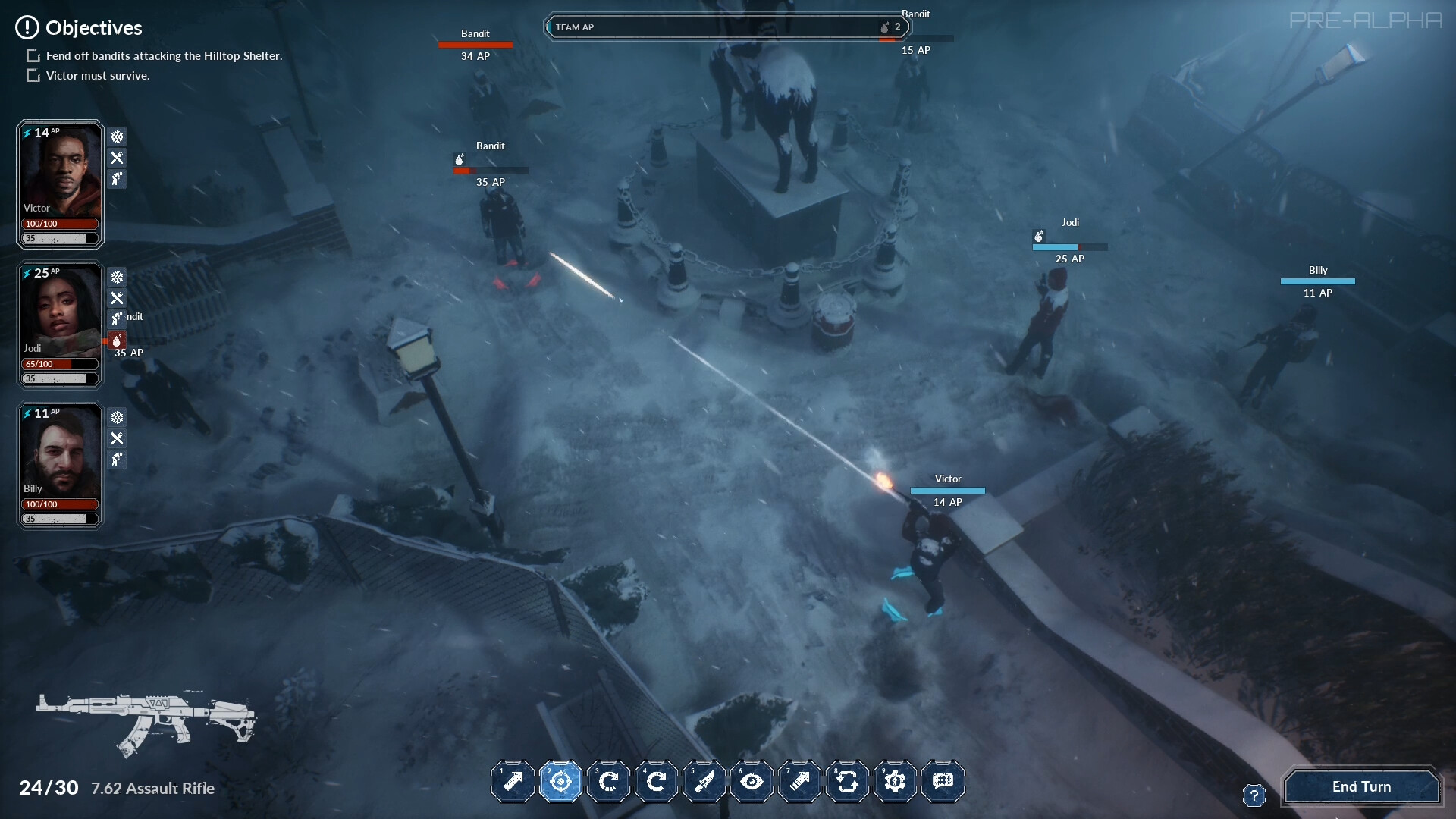
Task: Click the two-arrow swap cycle ability
Action: click(x=848, y=781)
